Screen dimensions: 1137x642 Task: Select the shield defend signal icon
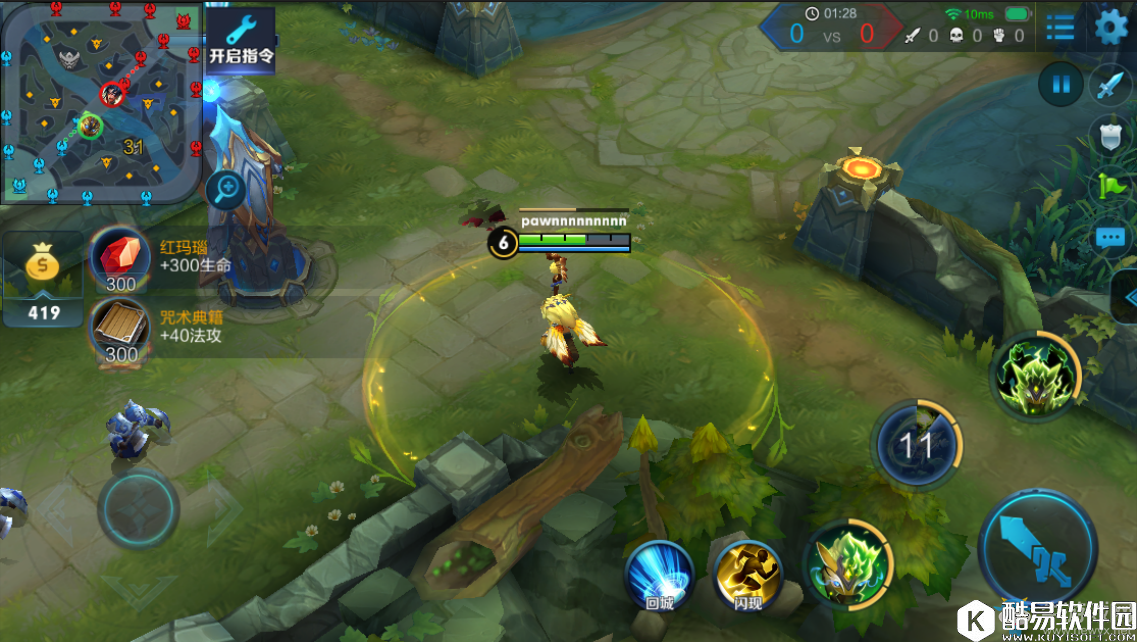pos(1110,136)
